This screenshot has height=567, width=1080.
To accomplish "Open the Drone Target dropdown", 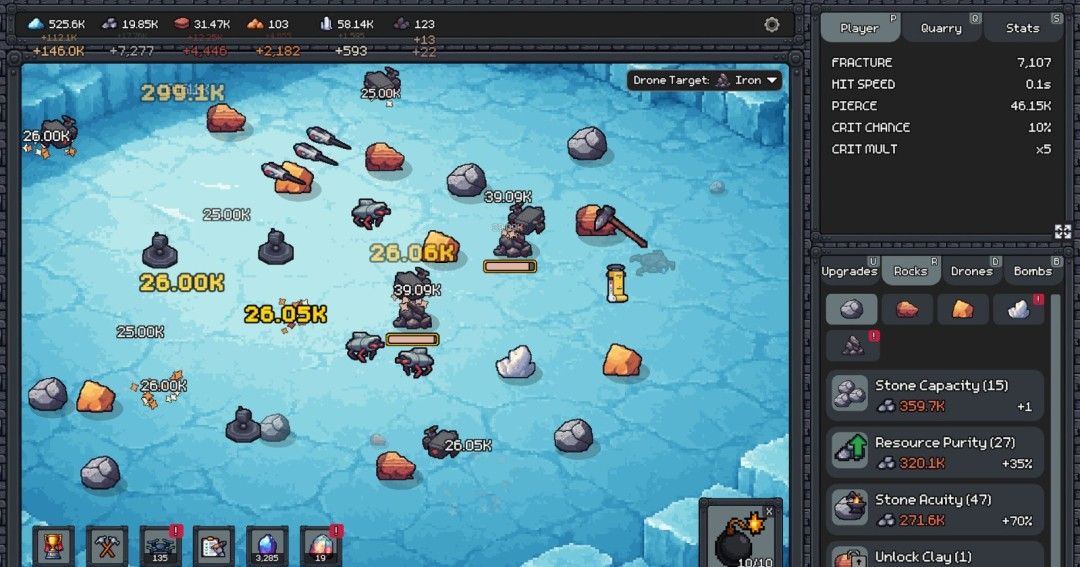I will 705,80.
